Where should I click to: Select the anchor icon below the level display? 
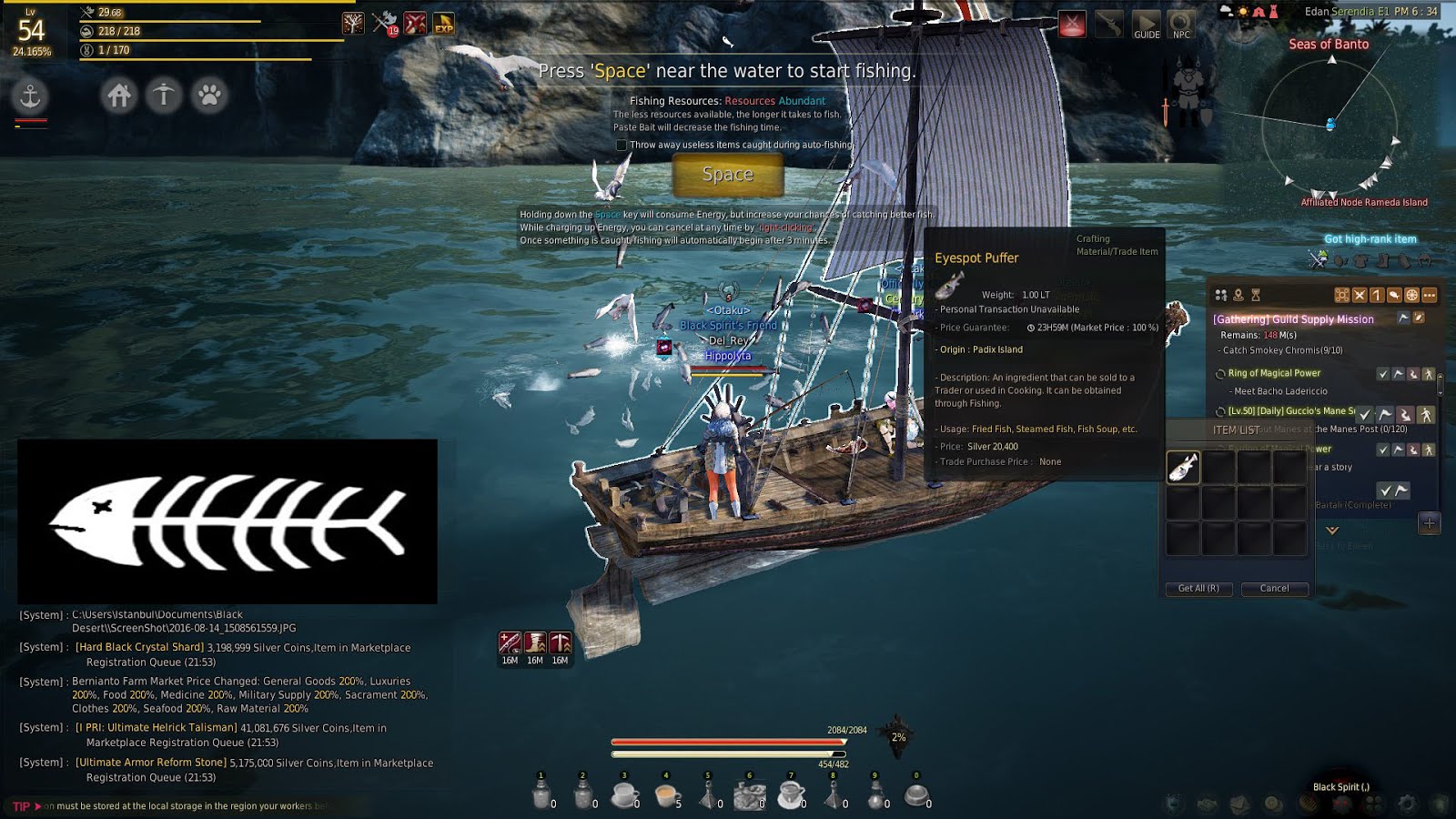(x=30, y=94)
